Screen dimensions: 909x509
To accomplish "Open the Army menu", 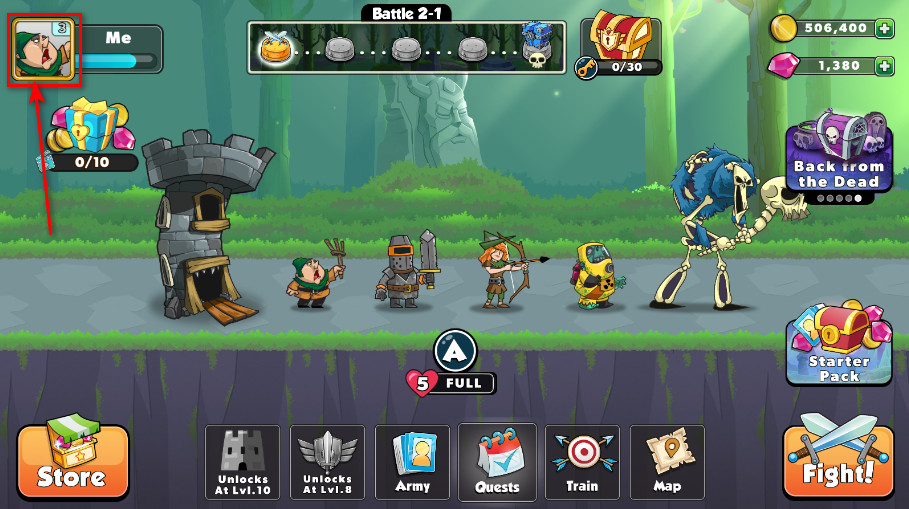I will [x=412, y=462].
